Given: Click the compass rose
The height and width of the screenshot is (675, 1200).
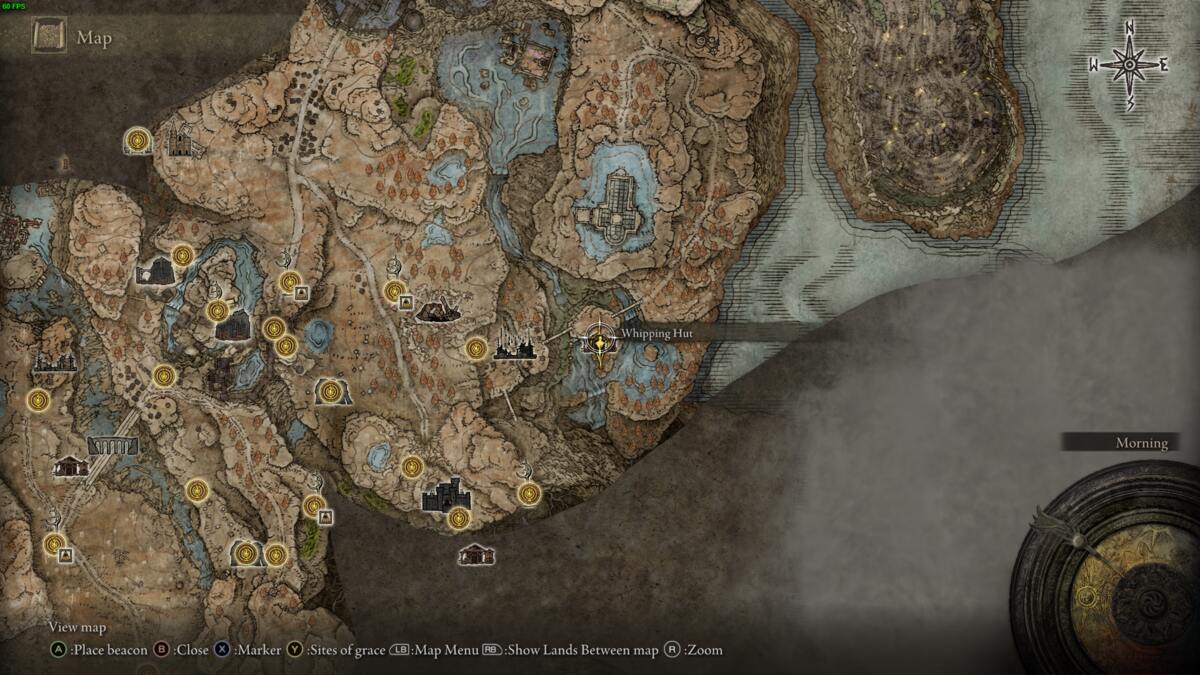Looking at the screenshot, I should [x=1130, y=65].
